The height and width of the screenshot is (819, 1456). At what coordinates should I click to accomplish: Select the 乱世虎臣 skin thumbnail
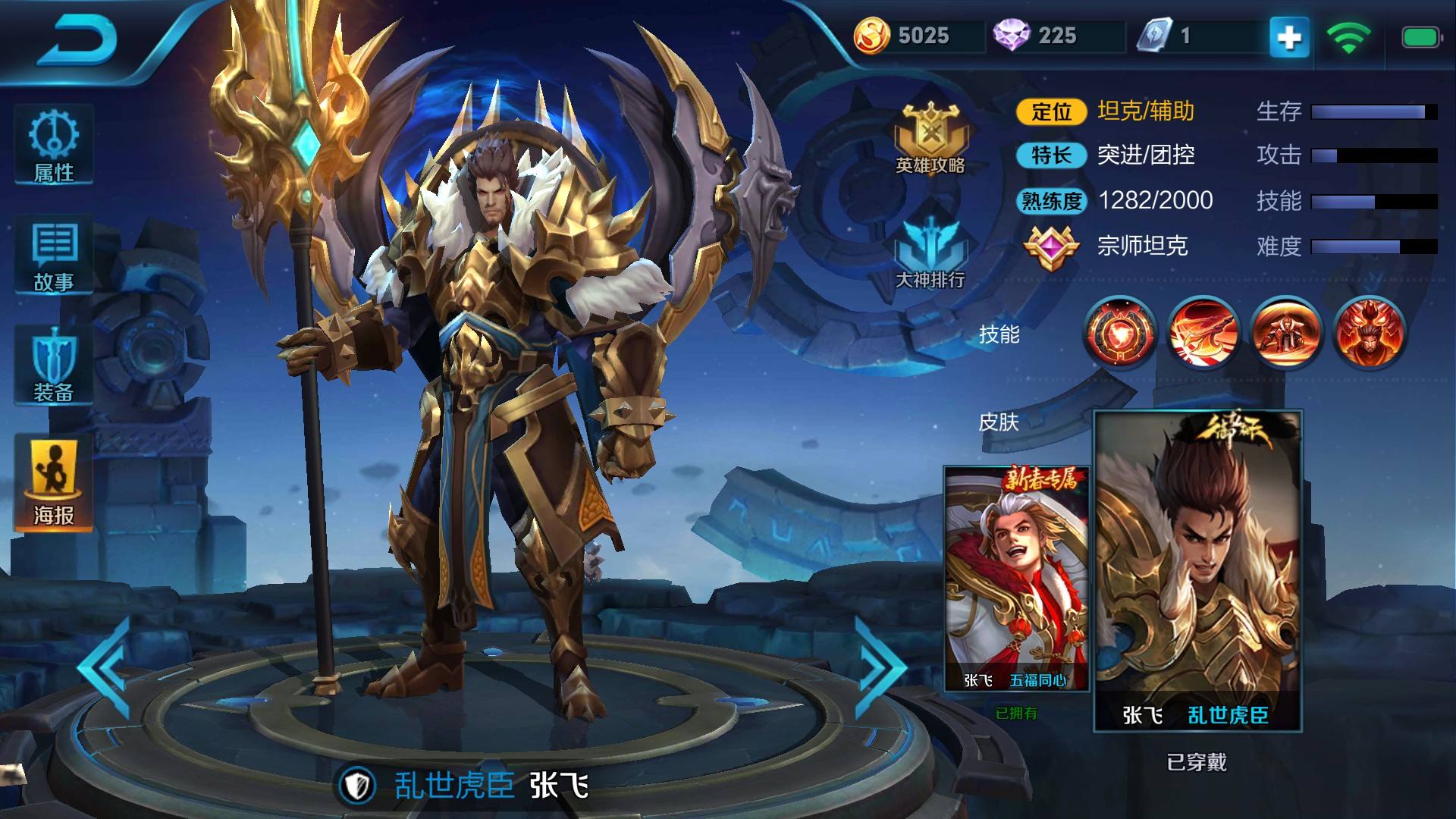click(1197, 570)
